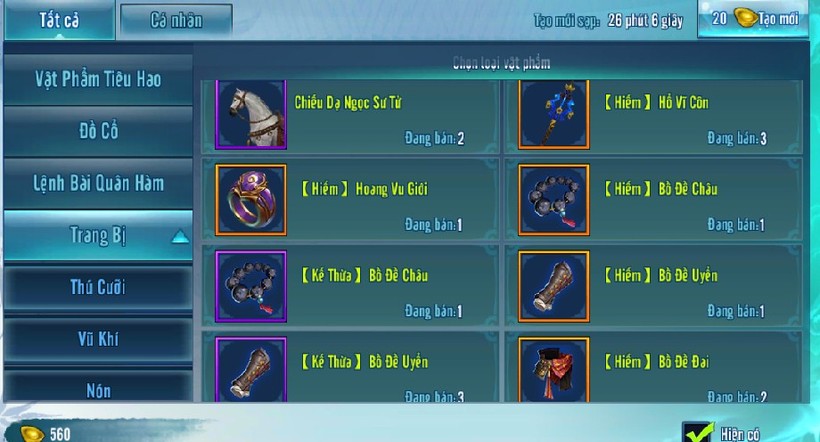
Task: Select the Hiếm Bồ Đề Châu listing
Action: pyautogui.click(x=654, y=200)
